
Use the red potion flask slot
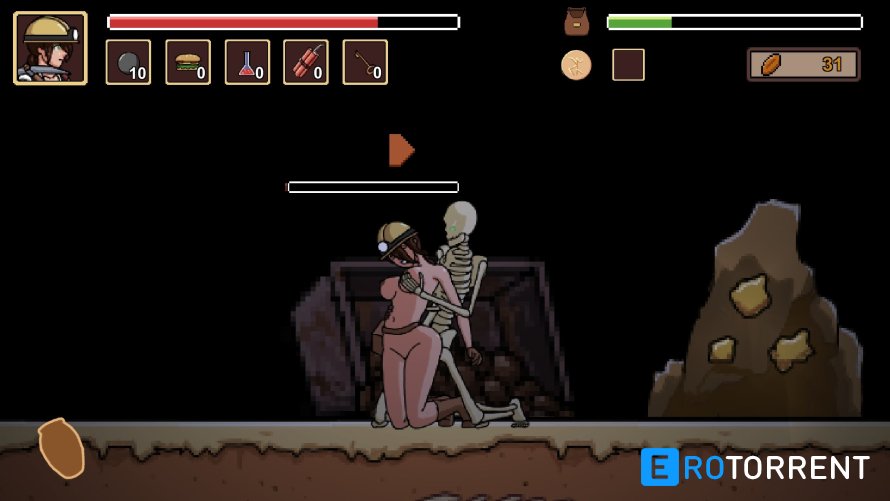247,62
